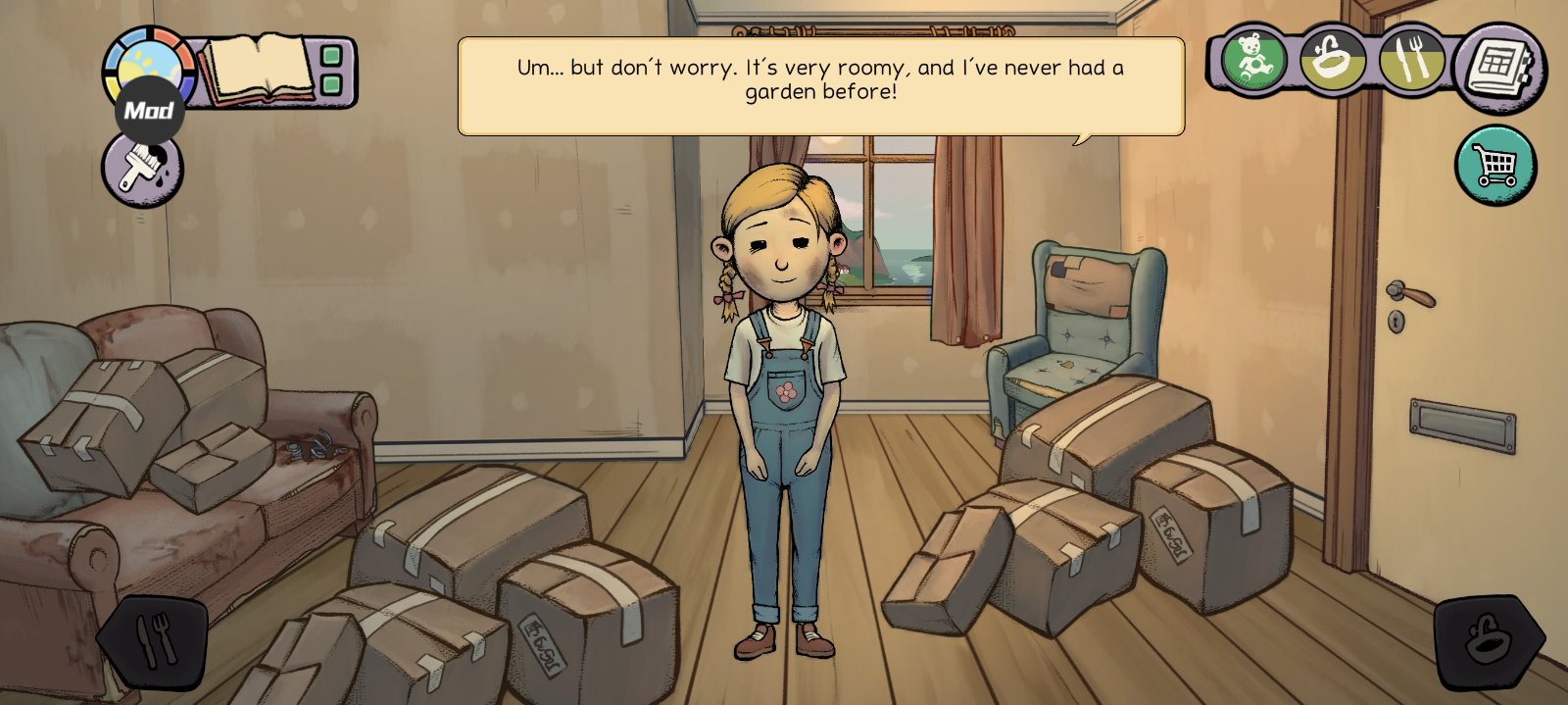The width and height of the screenshot is (1568, 705).
Task: Go to the kitchen via cutlery arrow
Action: [x=154, y=642]
